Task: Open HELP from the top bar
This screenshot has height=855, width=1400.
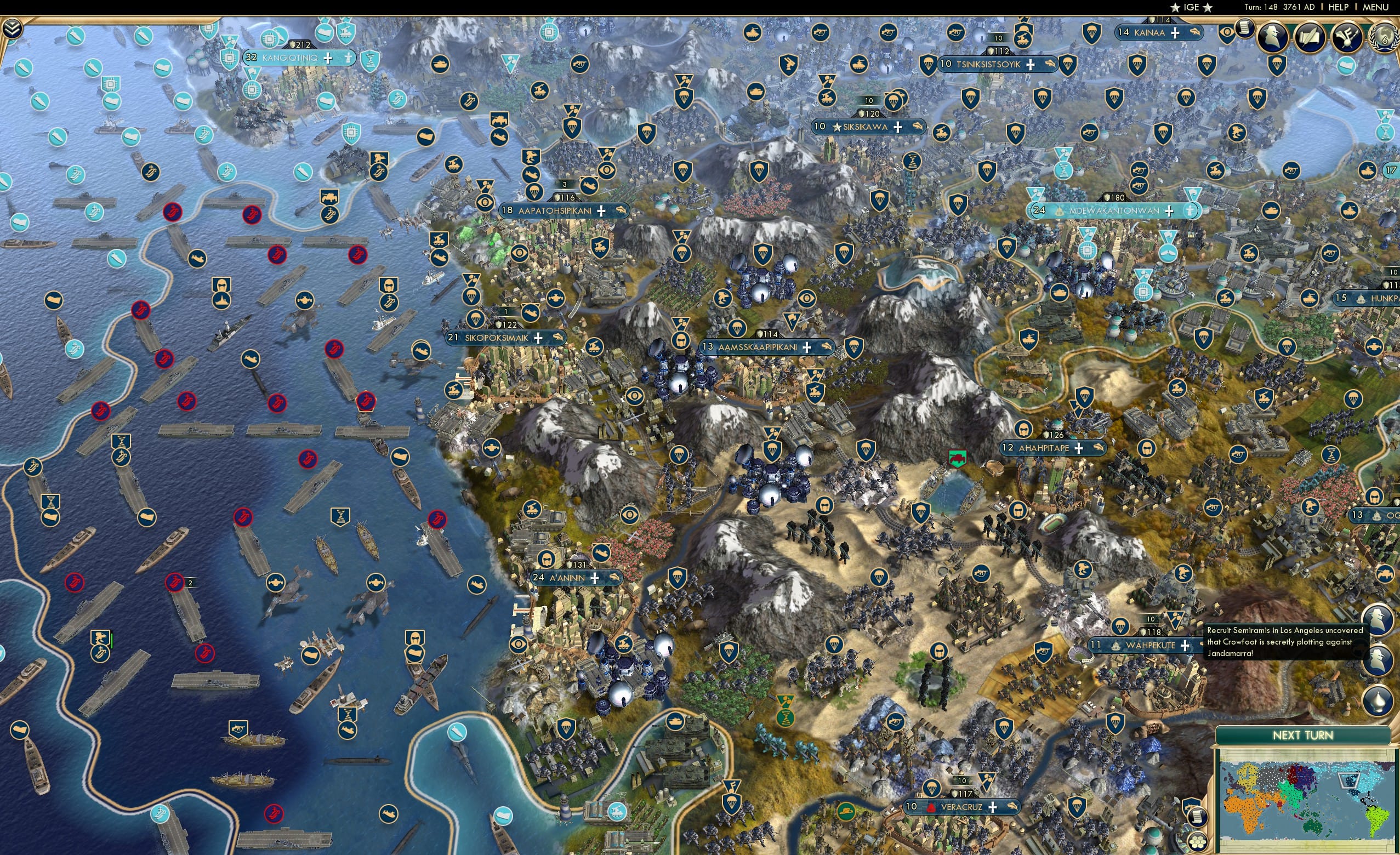Action: coord(1339,7)
